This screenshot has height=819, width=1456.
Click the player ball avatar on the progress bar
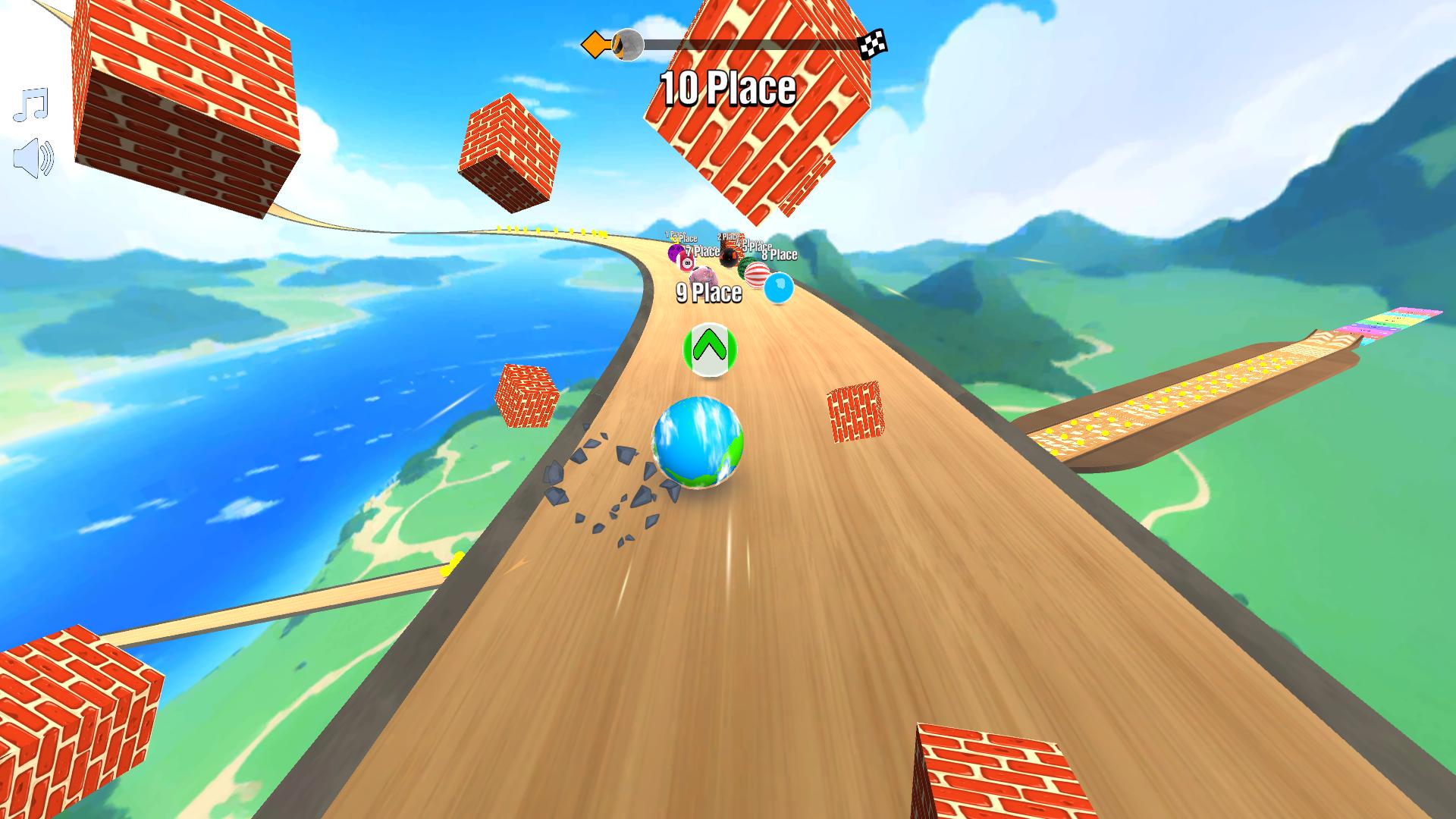click(628, 44)
